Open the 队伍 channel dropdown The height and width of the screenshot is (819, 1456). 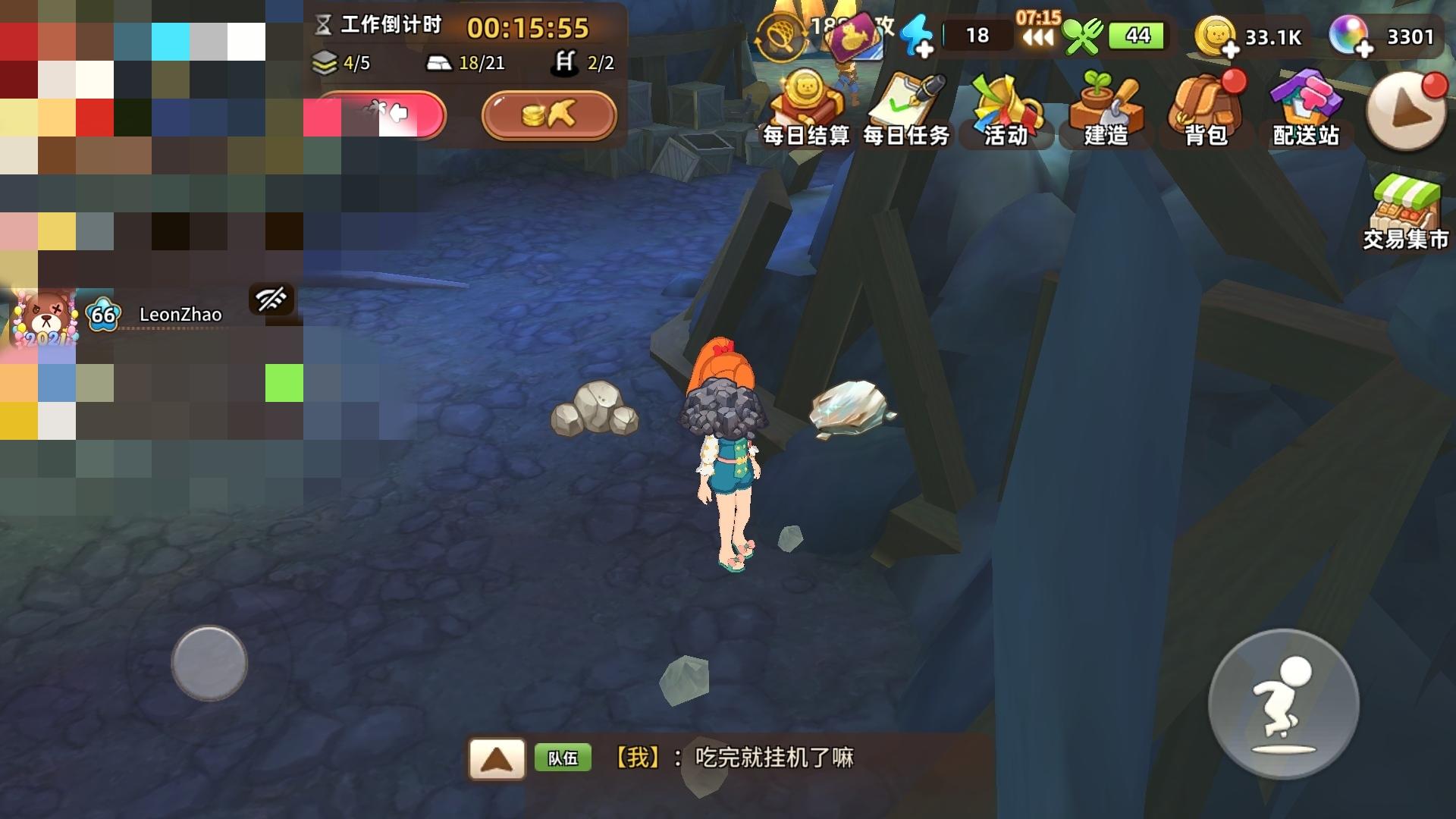click(x=564, y=758)
